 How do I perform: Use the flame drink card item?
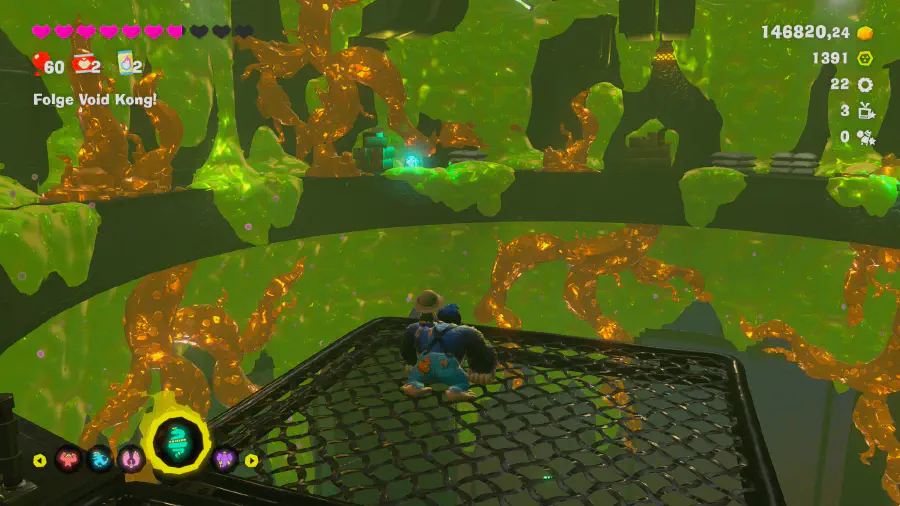[x=127, y=65]
